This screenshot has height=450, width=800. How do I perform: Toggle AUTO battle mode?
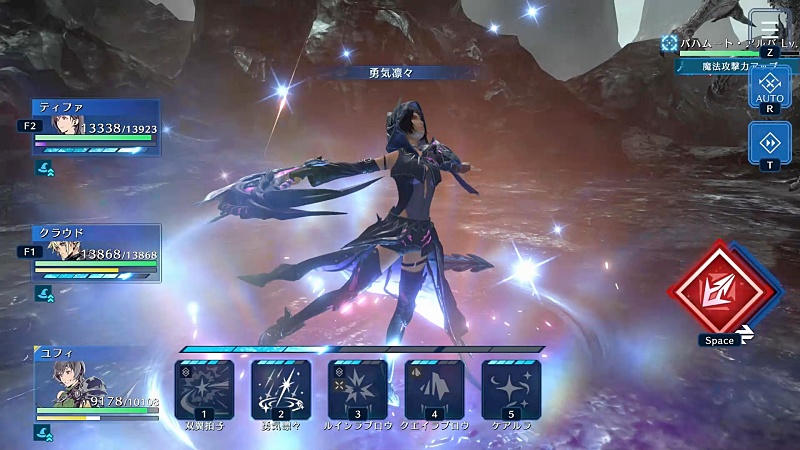[x=769, y=87]
